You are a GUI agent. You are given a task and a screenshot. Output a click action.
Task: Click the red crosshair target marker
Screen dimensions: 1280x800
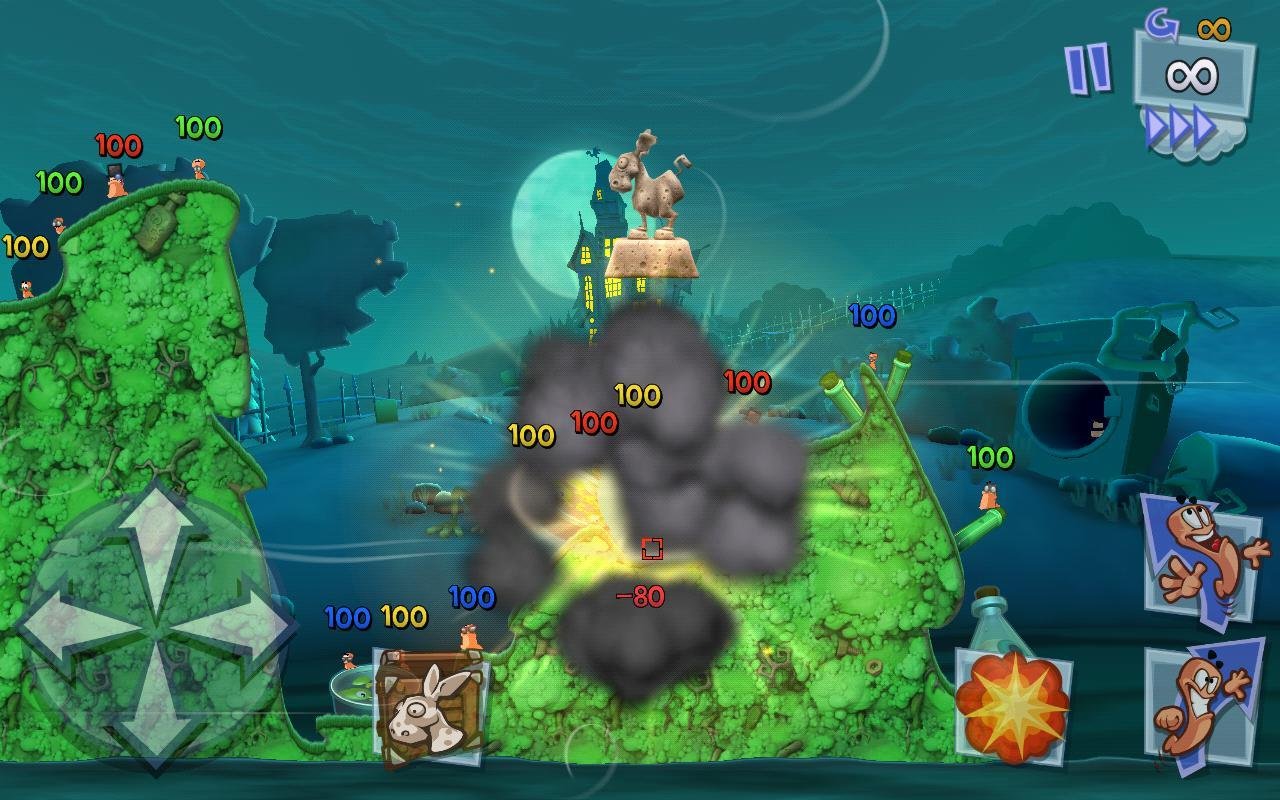[x=651, y=547]
